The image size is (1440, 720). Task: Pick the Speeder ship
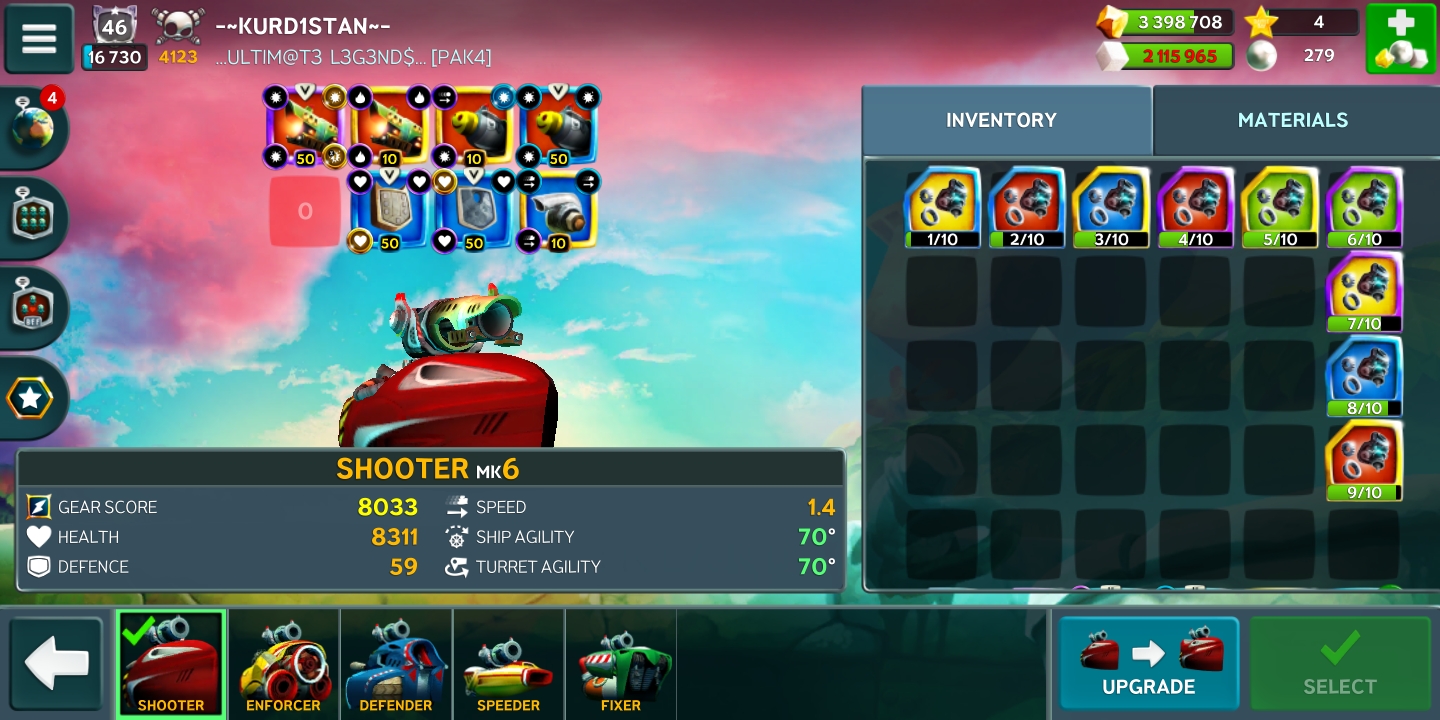click(x=508, y=665)
